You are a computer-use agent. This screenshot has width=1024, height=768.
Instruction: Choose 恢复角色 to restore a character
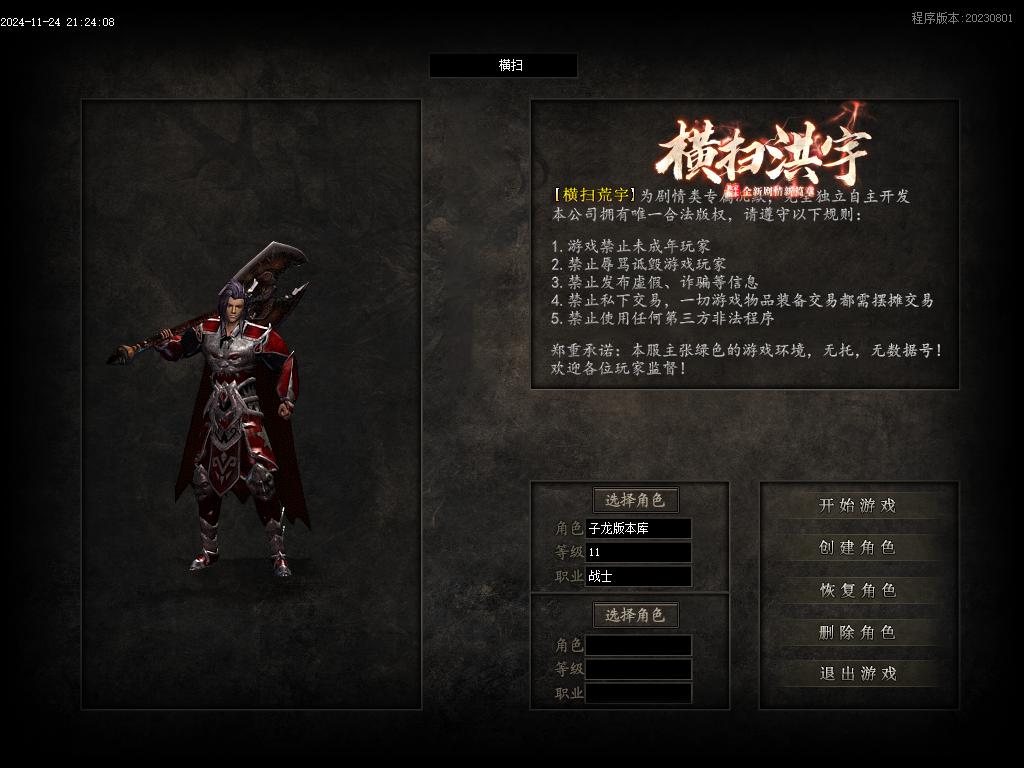(x=858, y=590)
